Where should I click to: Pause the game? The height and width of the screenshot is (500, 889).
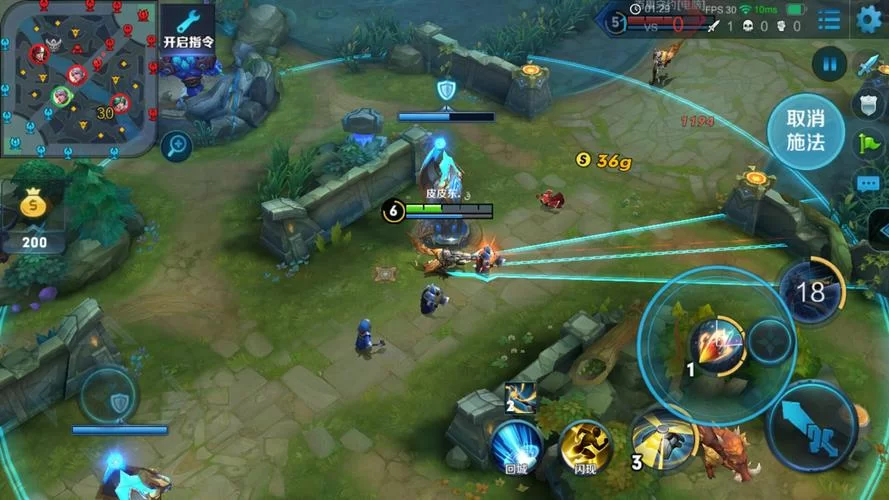click(x=829, y=65)
